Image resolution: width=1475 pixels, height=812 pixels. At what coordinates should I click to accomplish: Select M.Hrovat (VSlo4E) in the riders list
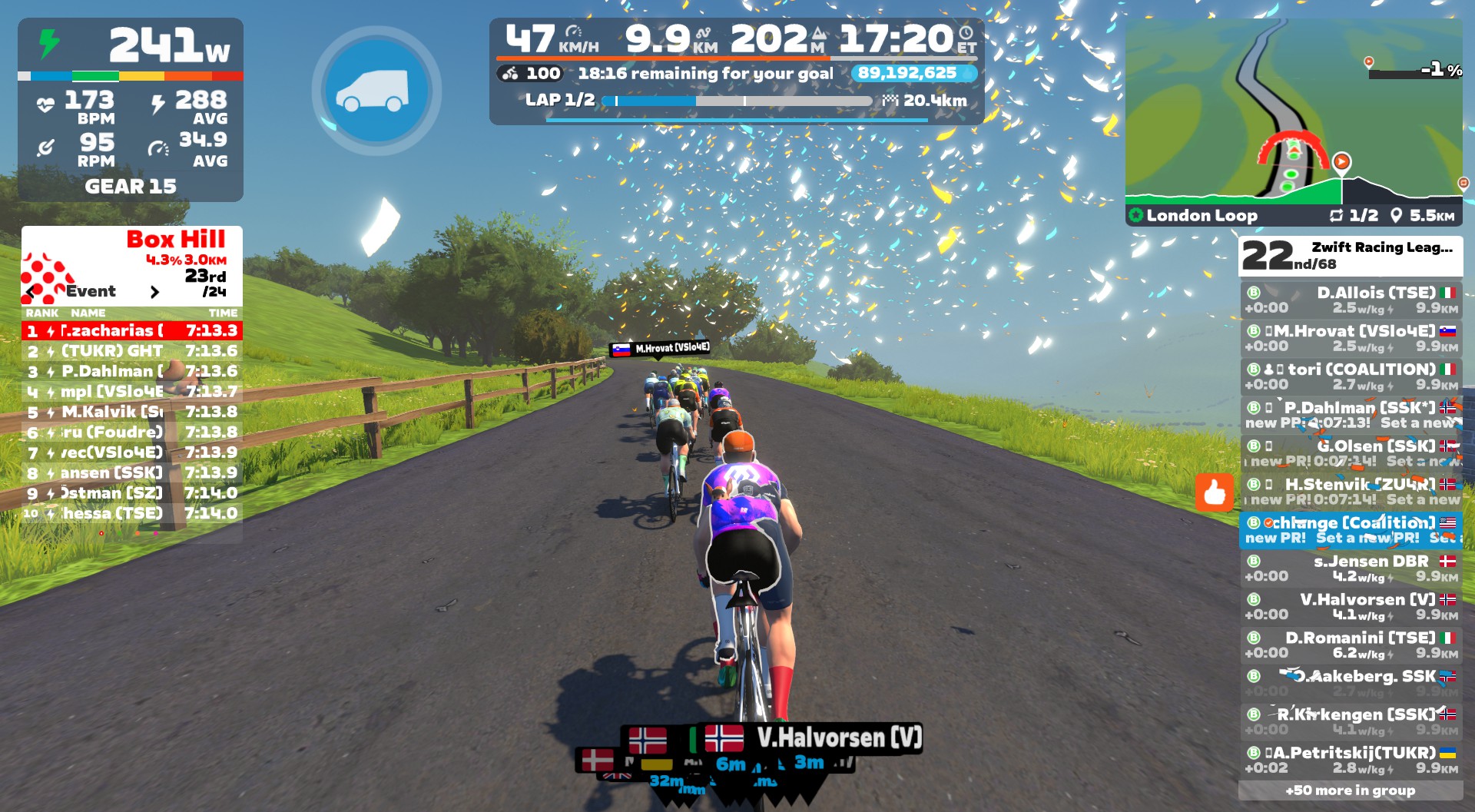click(1350, 338)
